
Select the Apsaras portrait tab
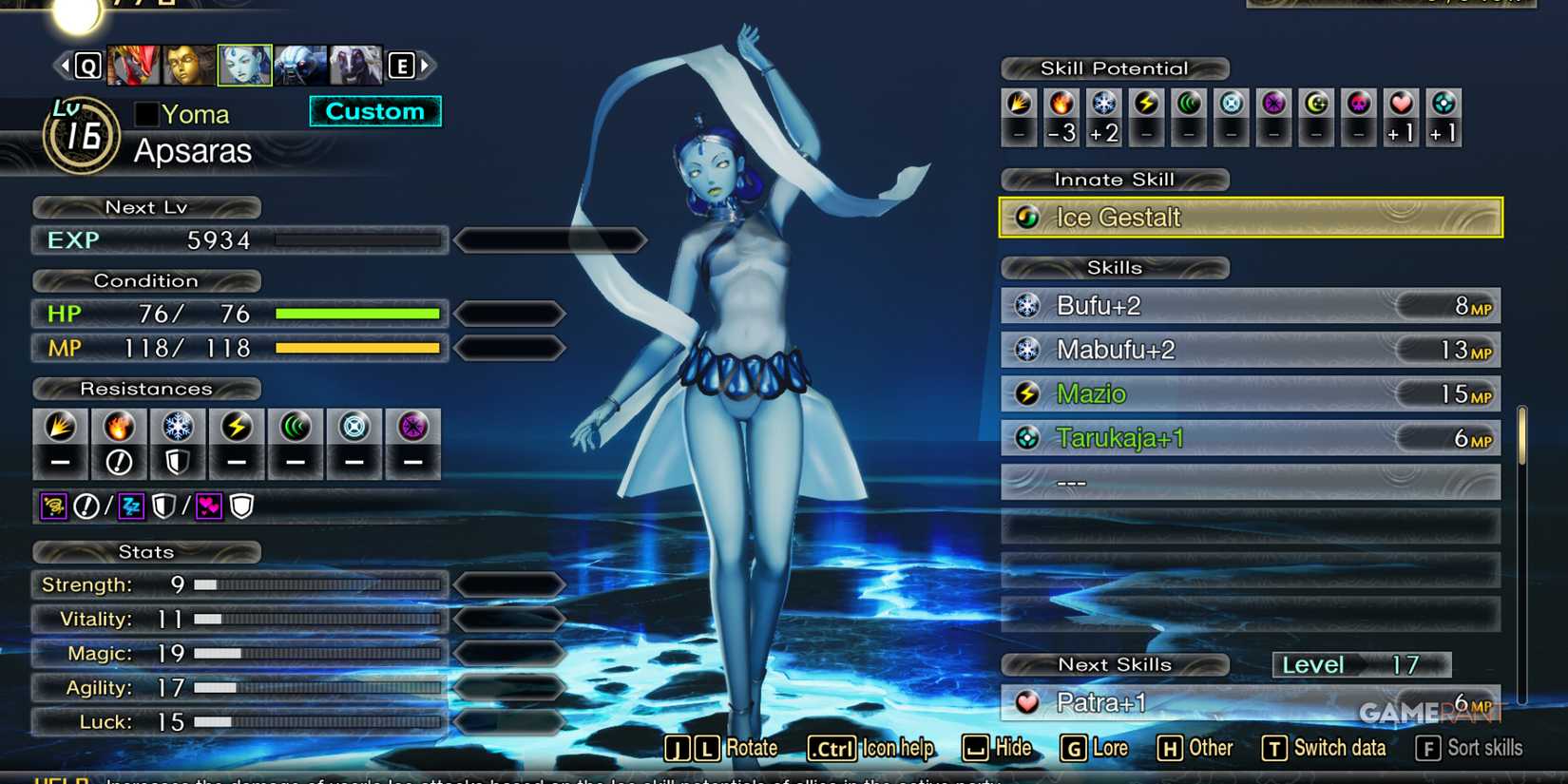[245, 64]
